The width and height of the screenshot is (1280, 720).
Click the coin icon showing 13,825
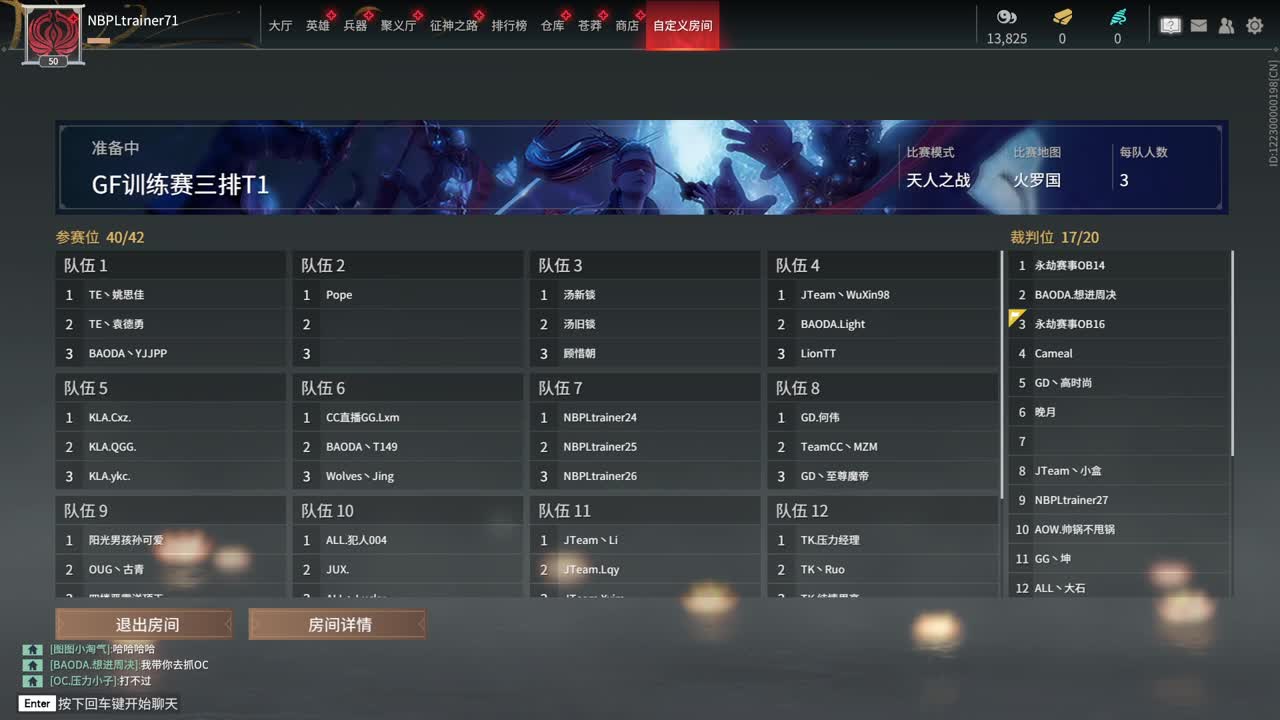1005,18
